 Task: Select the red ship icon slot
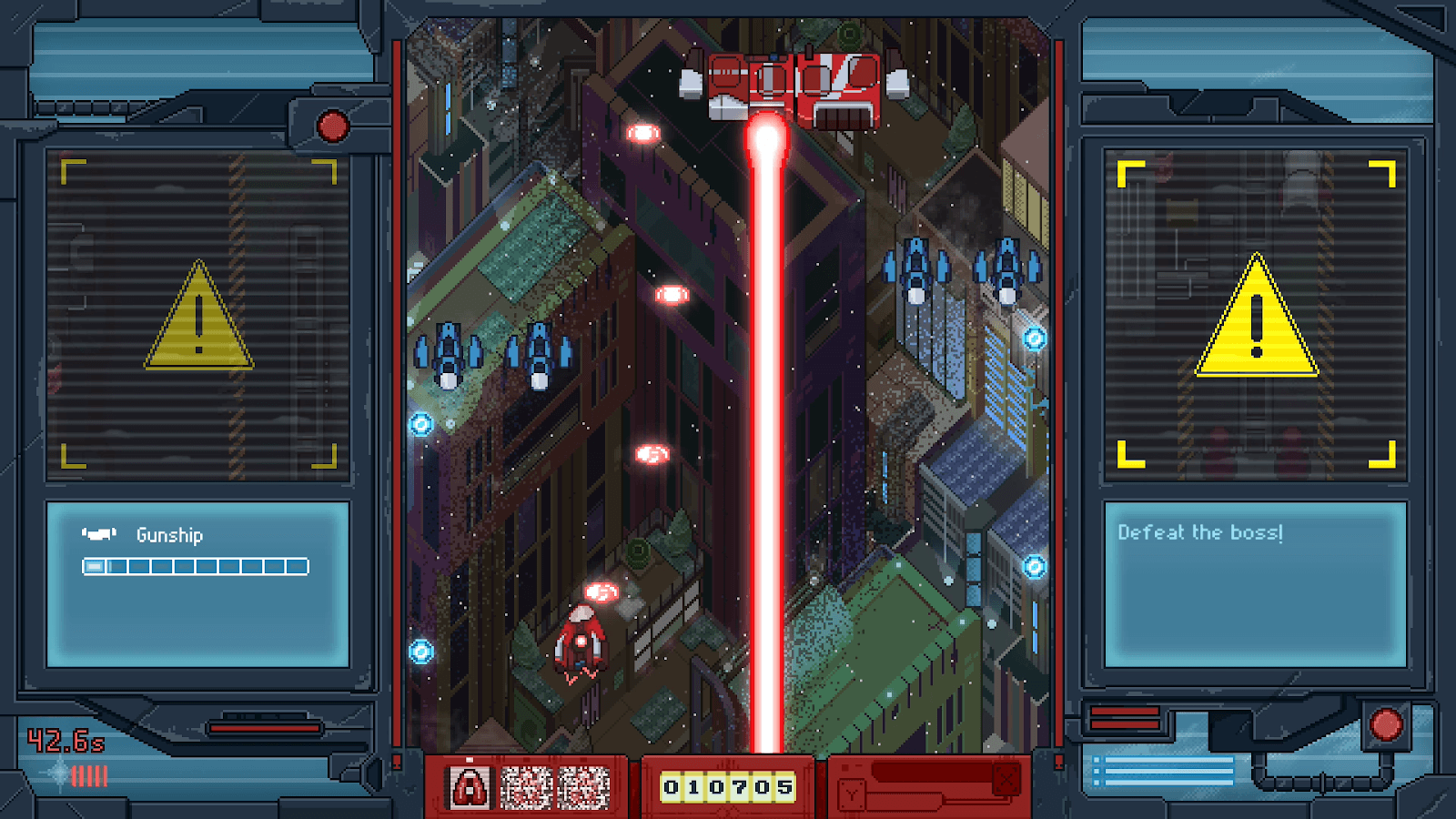(x=470, y=787)
